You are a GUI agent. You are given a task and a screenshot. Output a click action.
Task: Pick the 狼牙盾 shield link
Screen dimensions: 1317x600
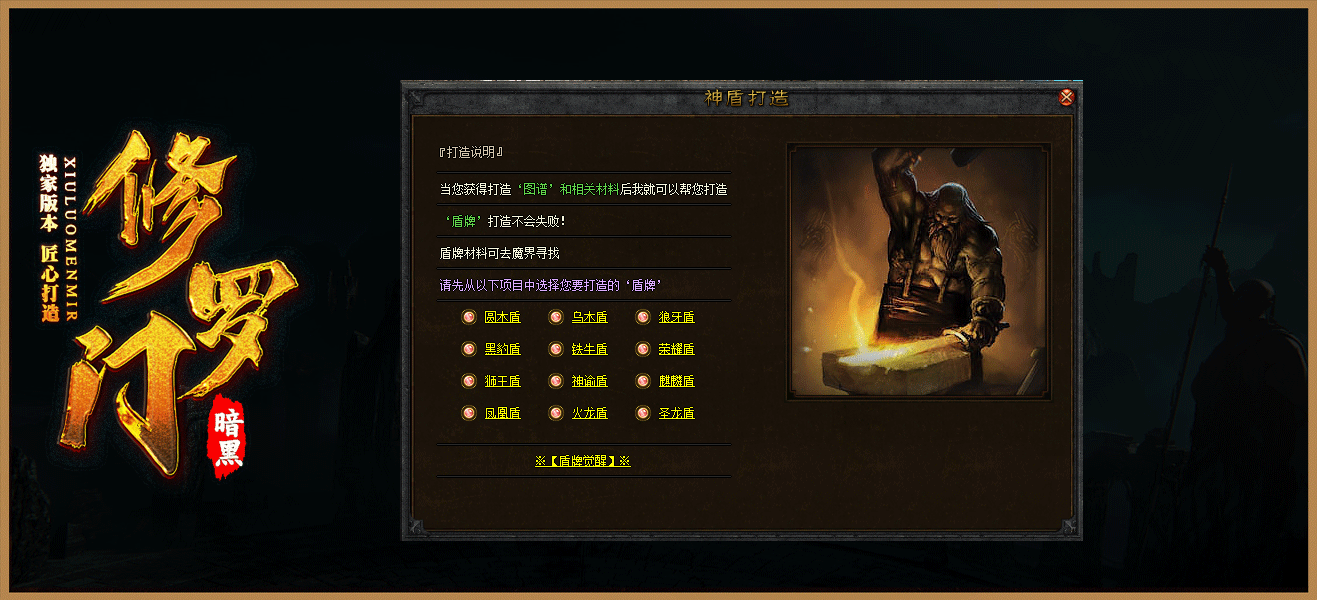(x=676, y=318)
